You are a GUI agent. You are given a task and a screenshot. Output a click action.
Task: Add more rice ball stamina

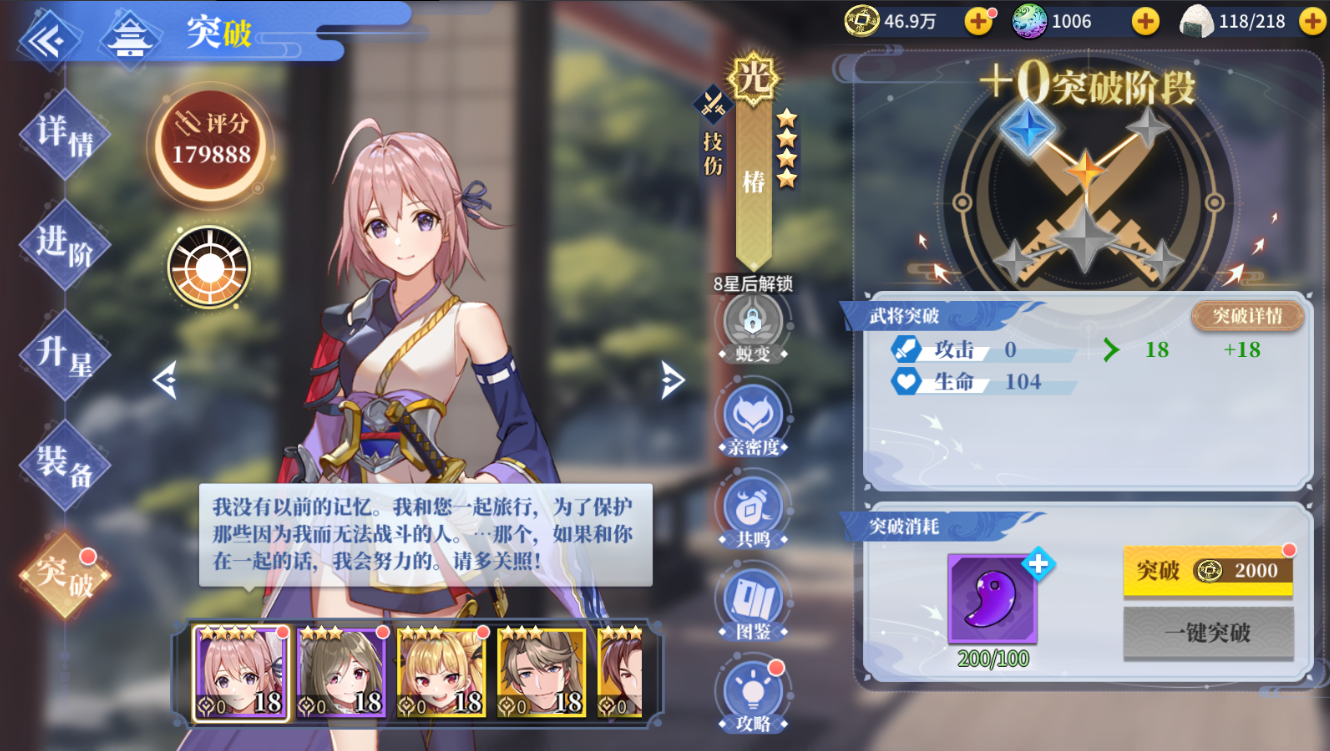1311,21
